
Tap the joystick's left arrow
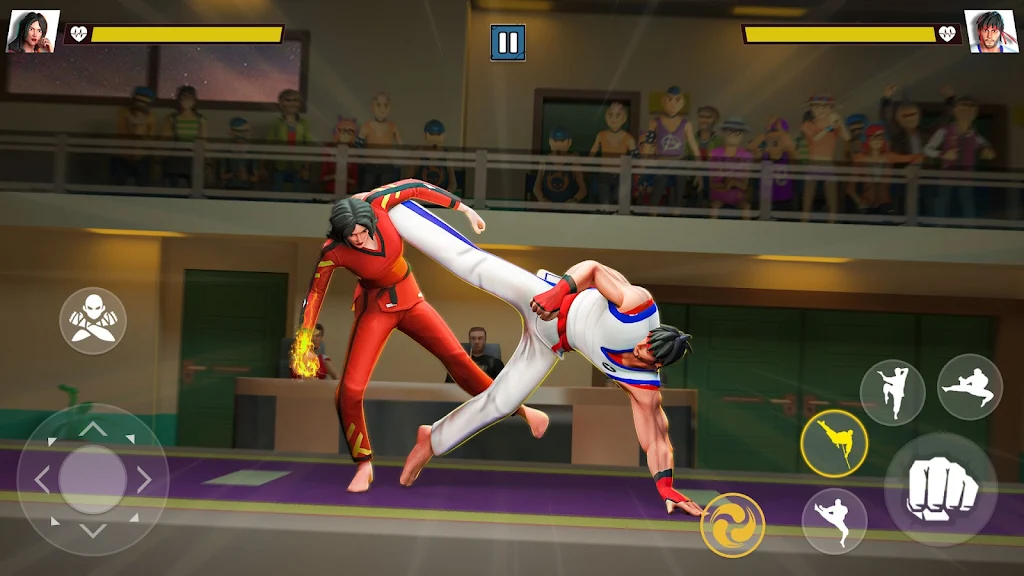pos(41,480)
